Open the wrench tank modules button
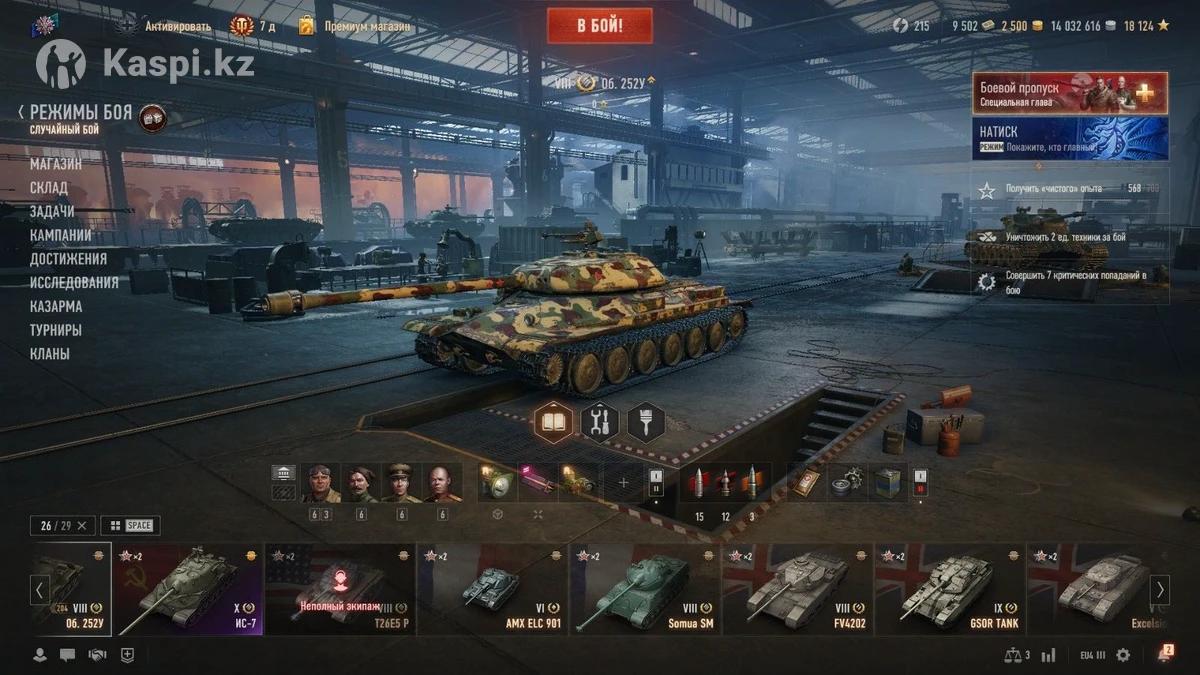 (600, 422)
